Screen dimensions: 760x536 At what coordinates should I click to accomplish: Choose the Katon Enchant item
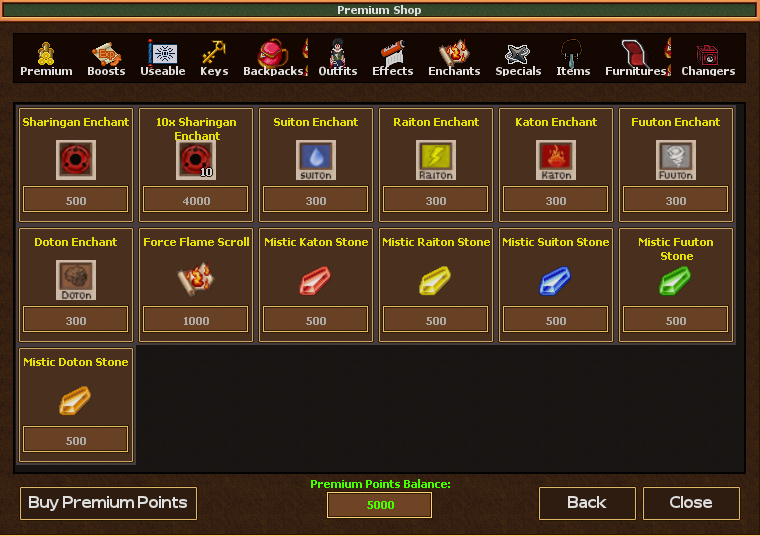click(x=556, y=160)
